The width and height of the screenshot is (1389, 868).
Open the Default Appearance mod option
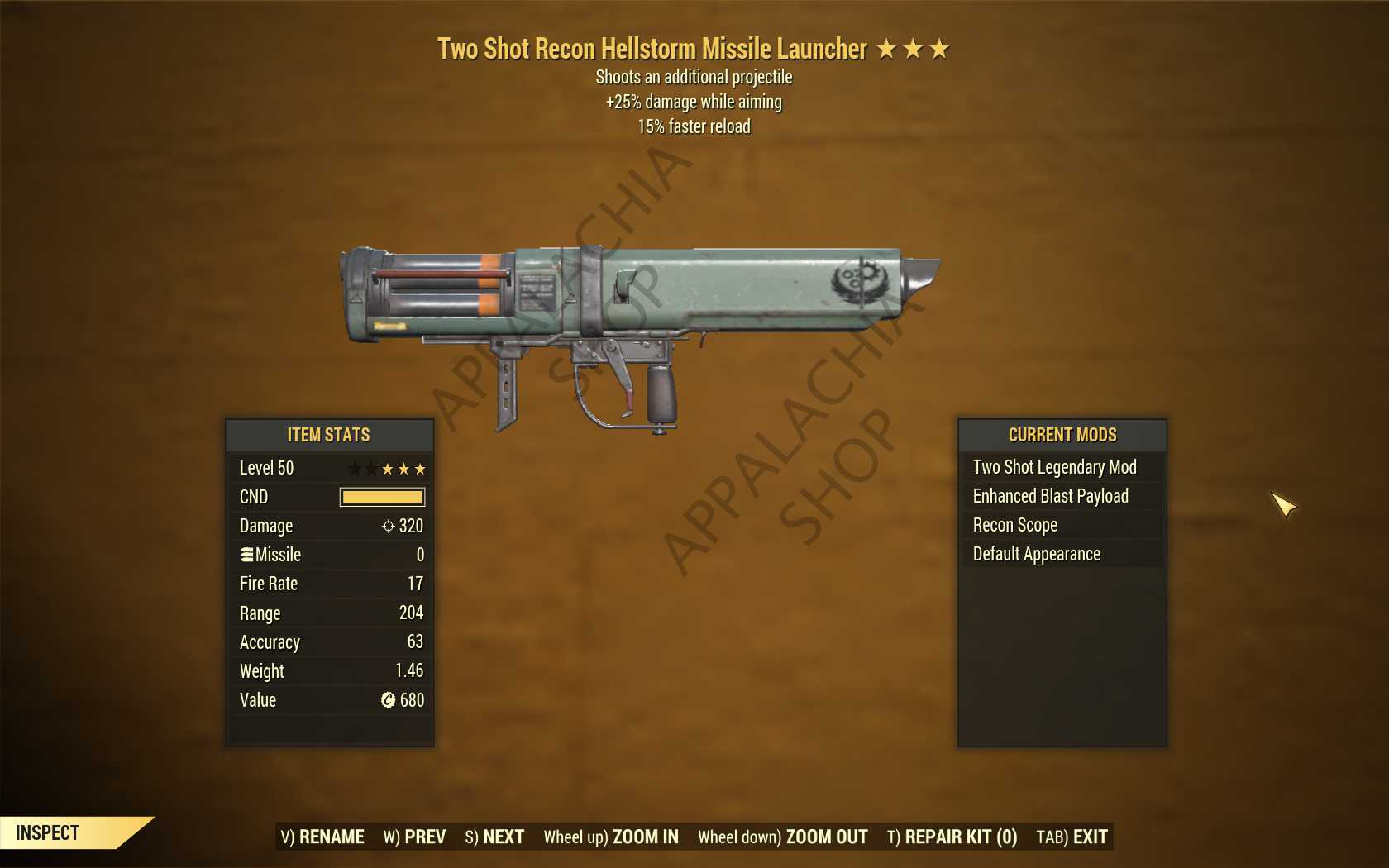[x=1034, y=554]
